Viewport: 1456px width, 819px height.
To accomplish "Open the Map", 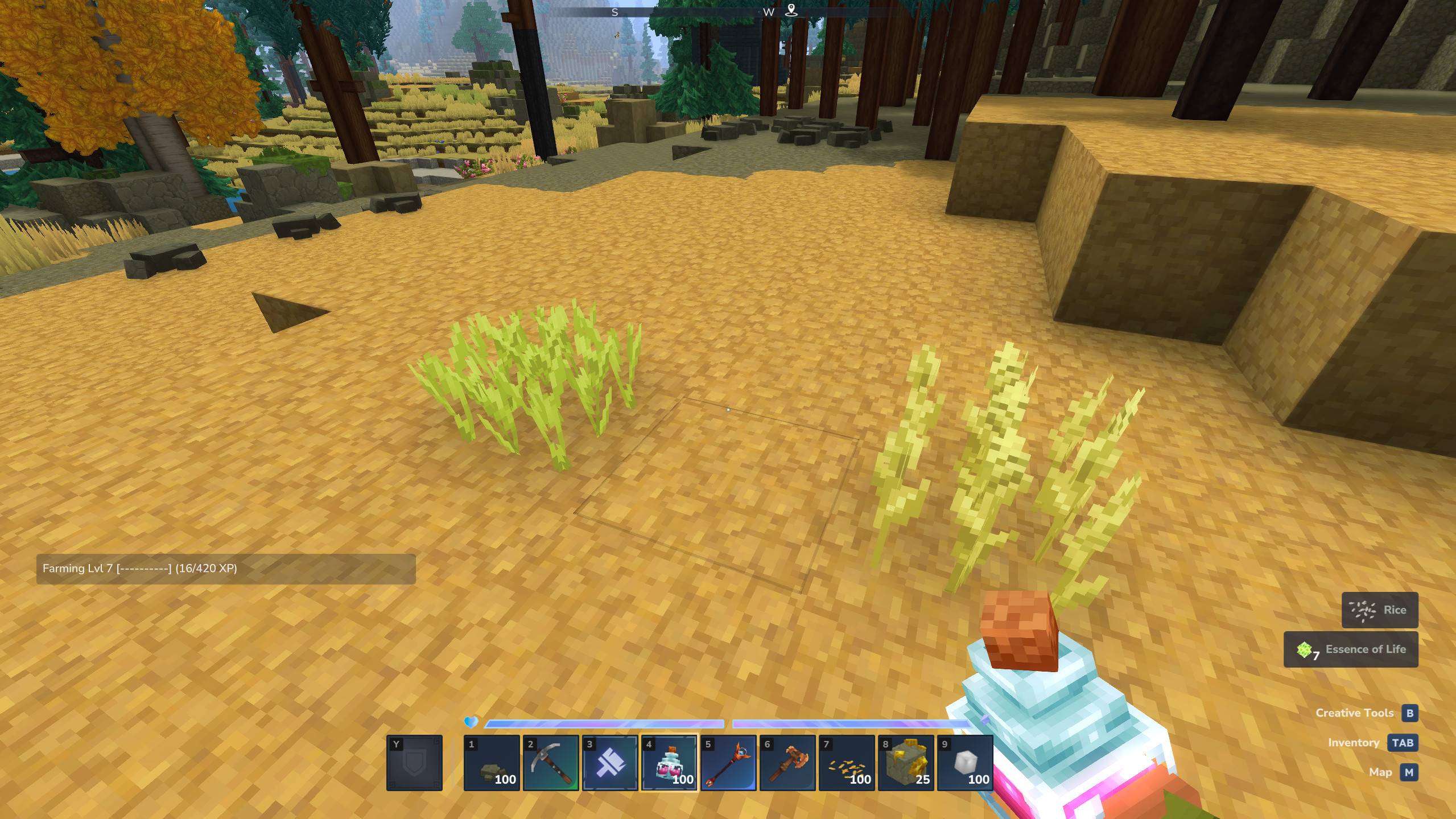I will click(x=1409, y=772).
